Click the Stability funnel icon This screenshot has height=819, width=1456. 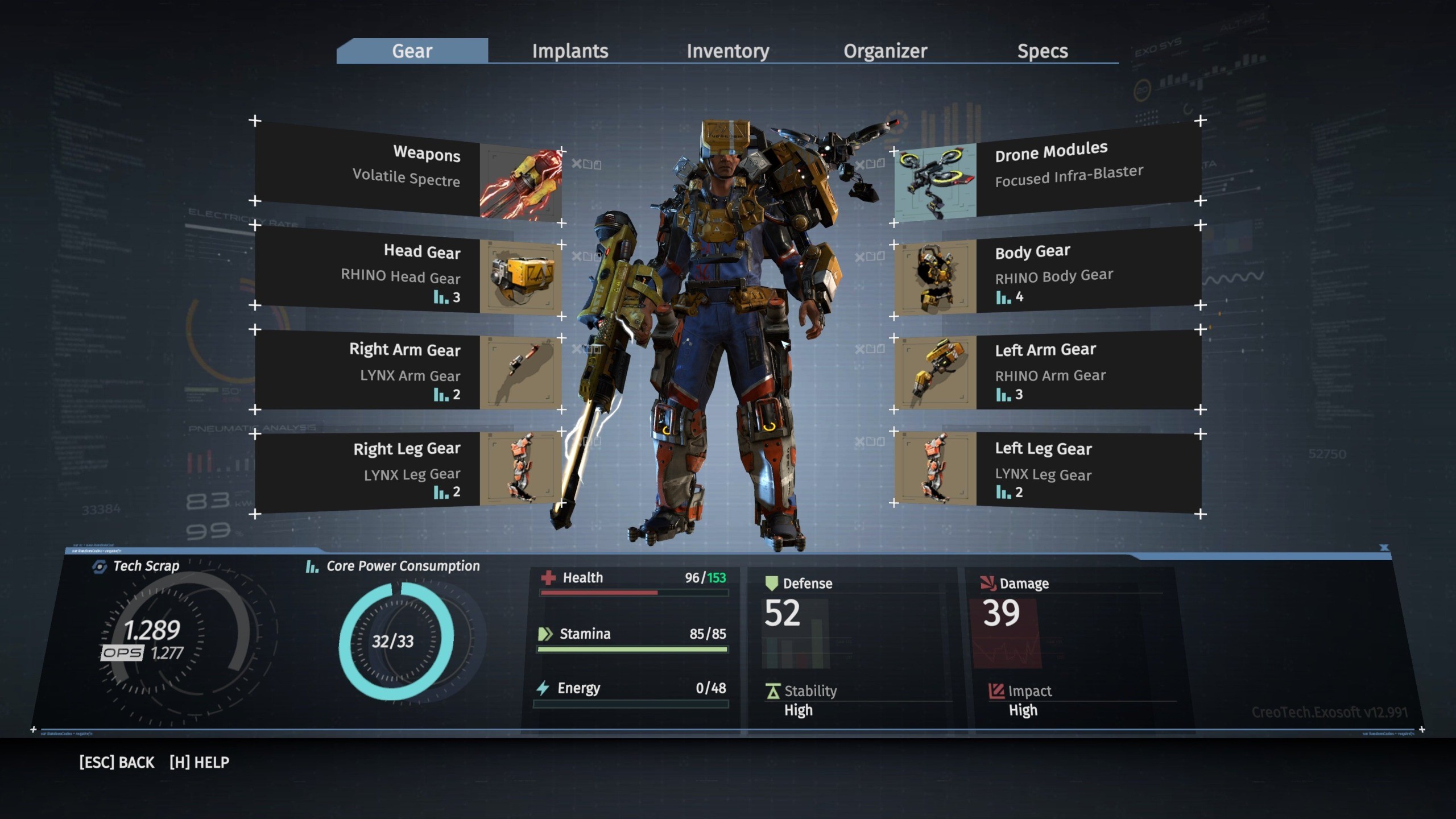coord(772,692)
